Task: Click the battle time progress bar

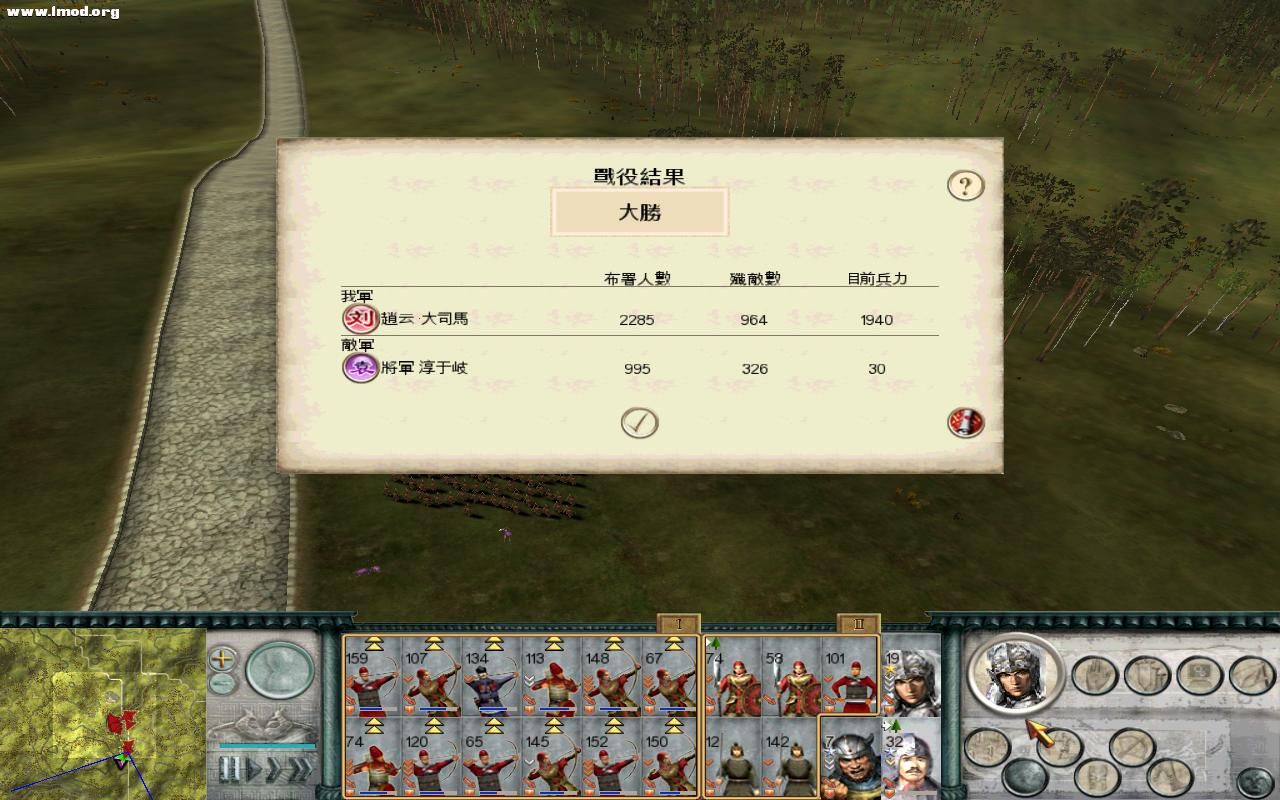Action: point(267,744)
